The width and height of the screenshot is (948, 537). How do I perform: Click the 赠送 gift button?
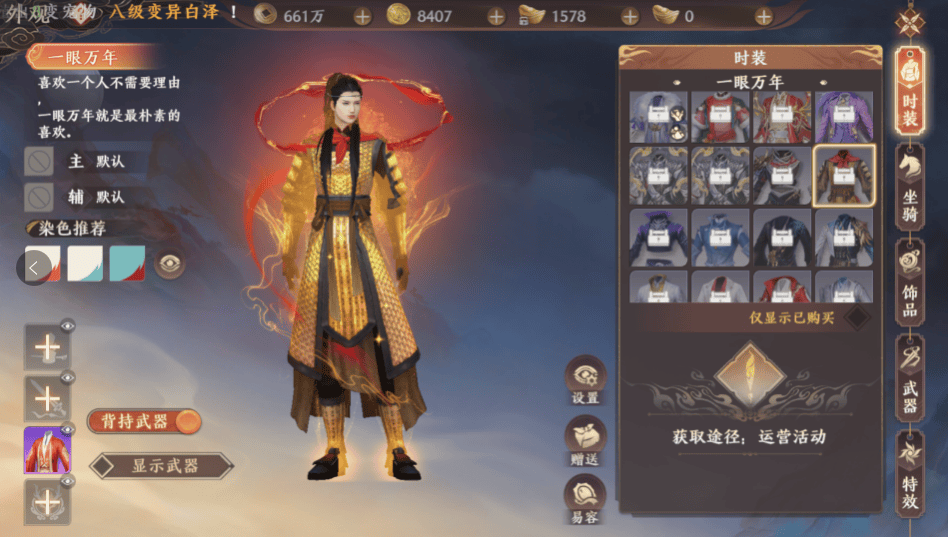coord(586,441)
